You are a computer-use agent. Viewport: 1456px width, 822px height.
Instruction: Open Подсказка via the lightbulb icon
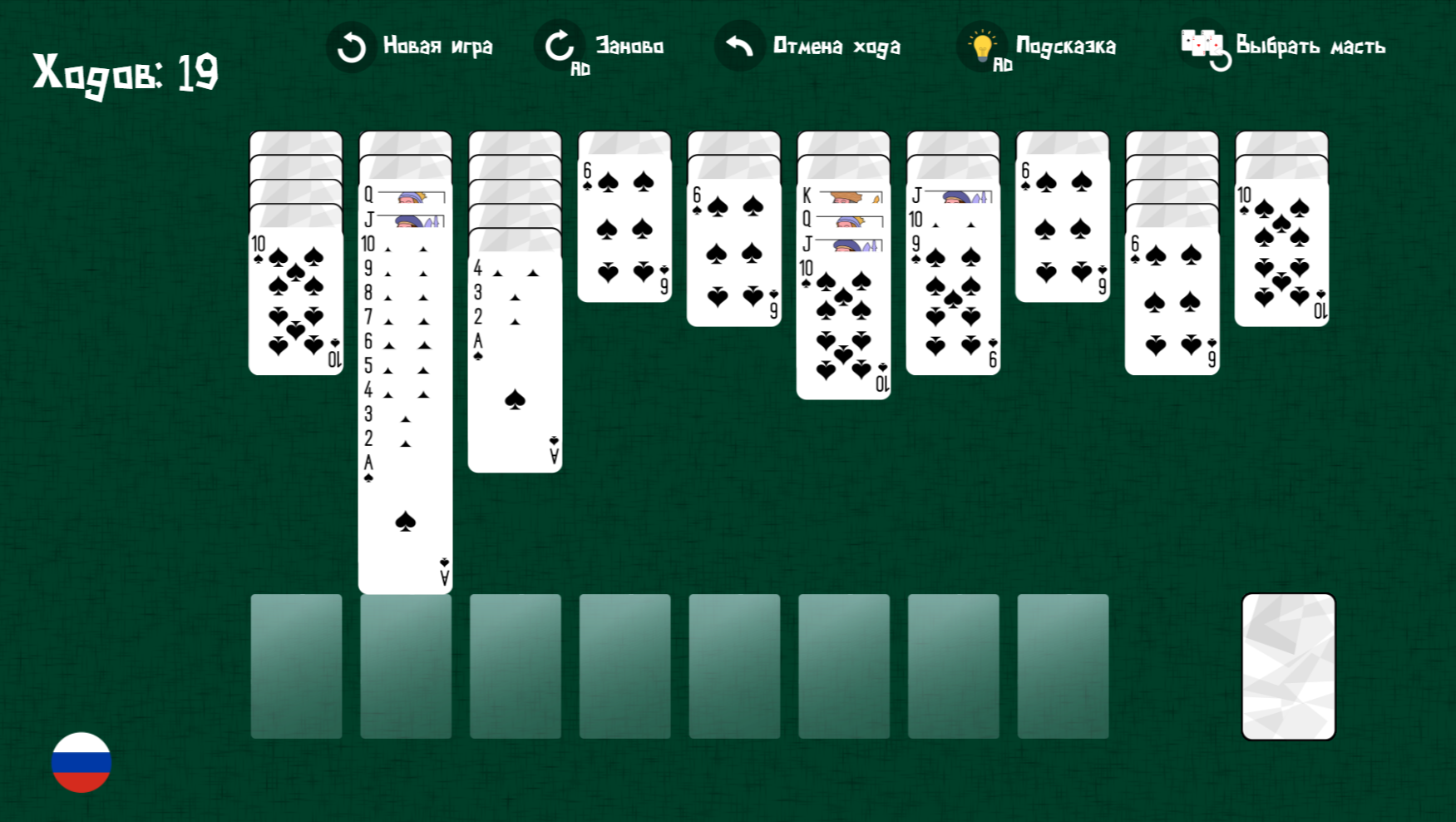(981, 46)
